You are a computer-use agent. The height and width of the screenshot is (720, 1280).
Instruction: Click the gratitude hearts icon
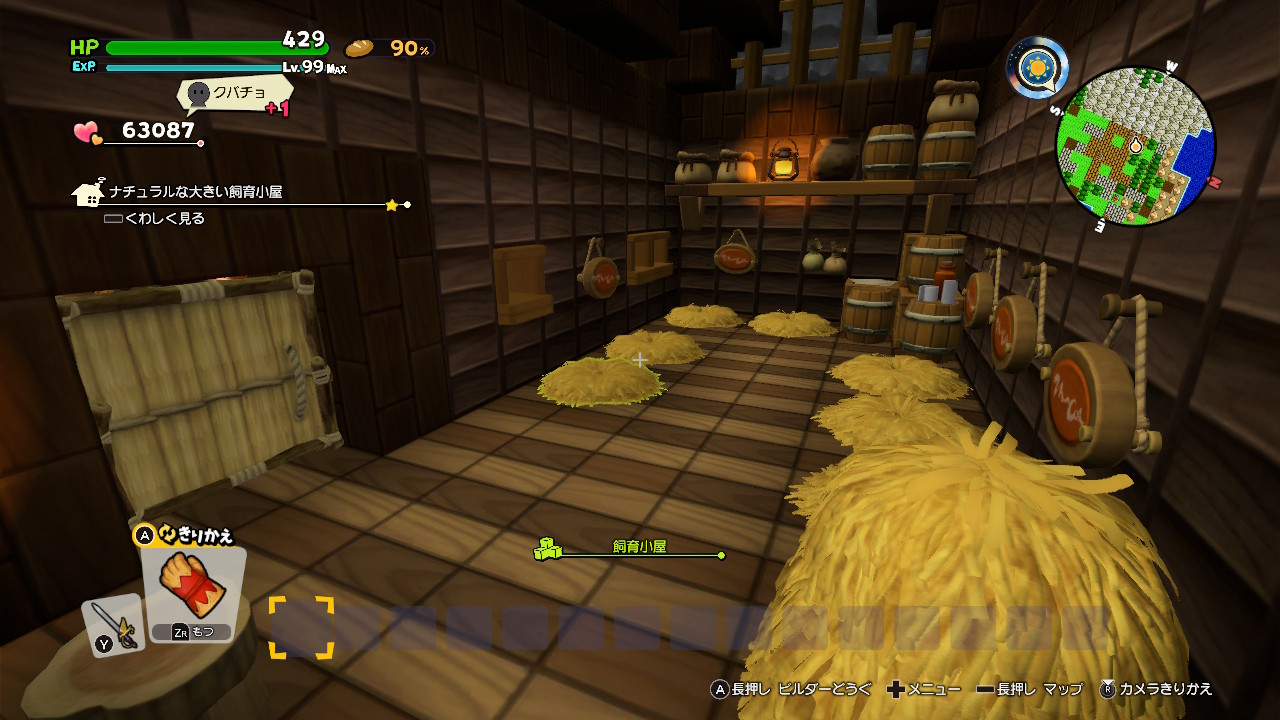tap(88, 132)
